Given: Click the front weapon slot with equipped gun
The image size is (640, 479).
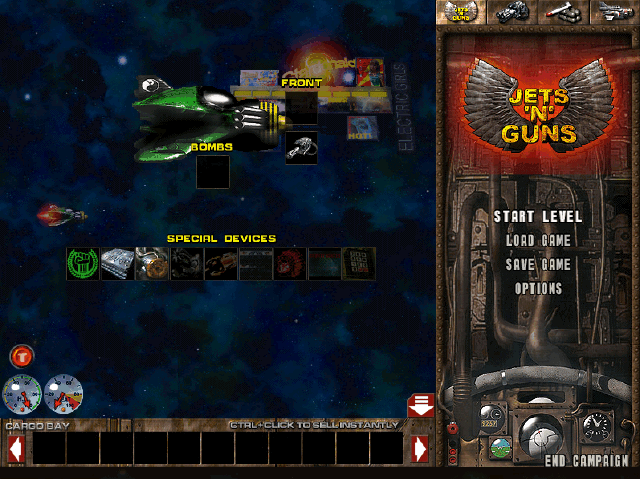Looking at the screenshot, I should [301, 147].
